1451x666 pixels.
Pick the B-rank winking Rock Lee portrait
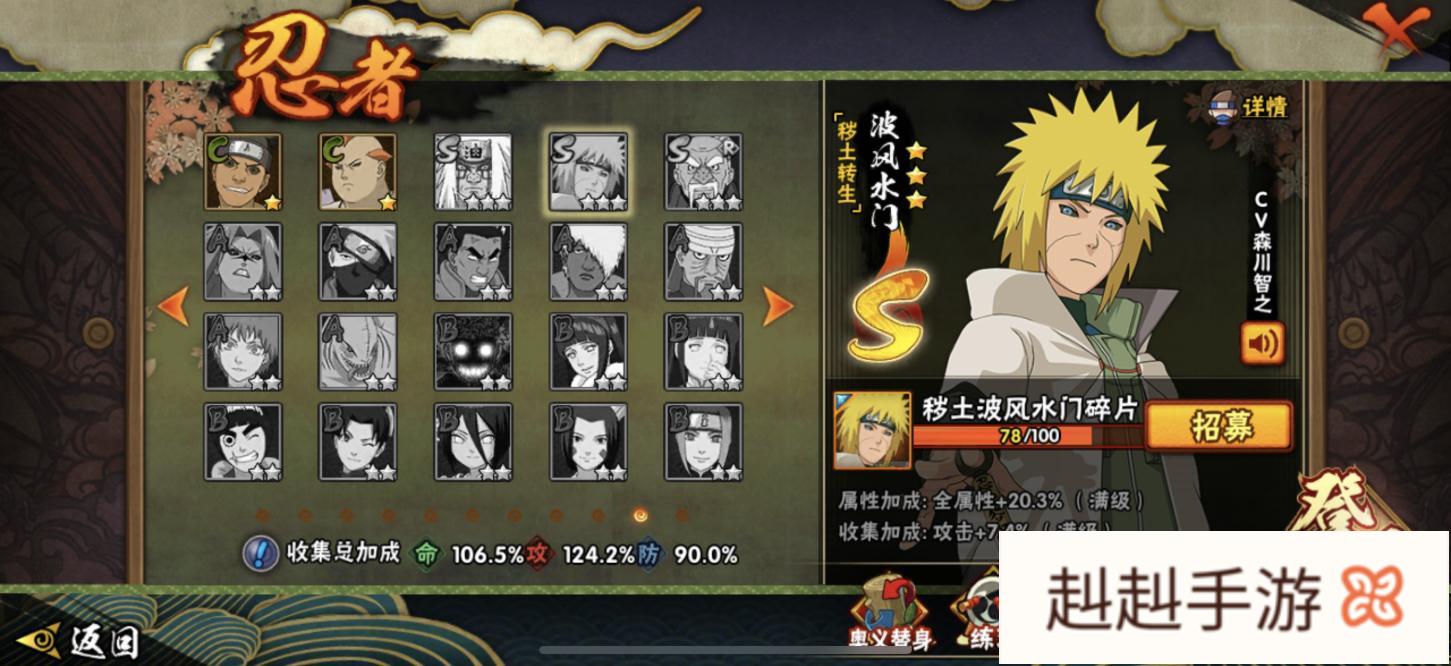pyautogui.click(x=243, y=441)
